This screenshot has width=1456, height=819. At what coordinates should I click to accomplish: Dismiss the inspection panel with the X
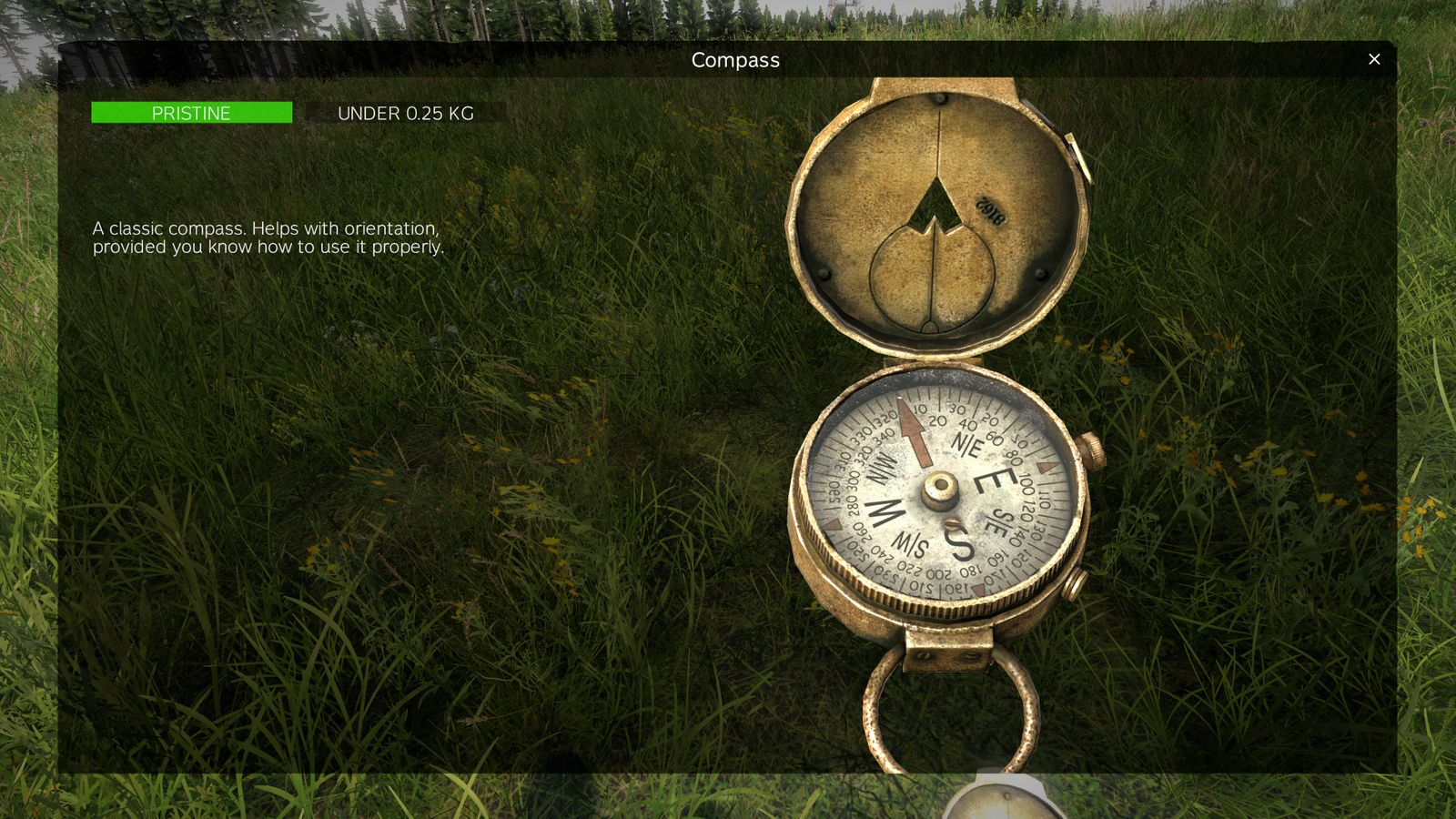1374,59
